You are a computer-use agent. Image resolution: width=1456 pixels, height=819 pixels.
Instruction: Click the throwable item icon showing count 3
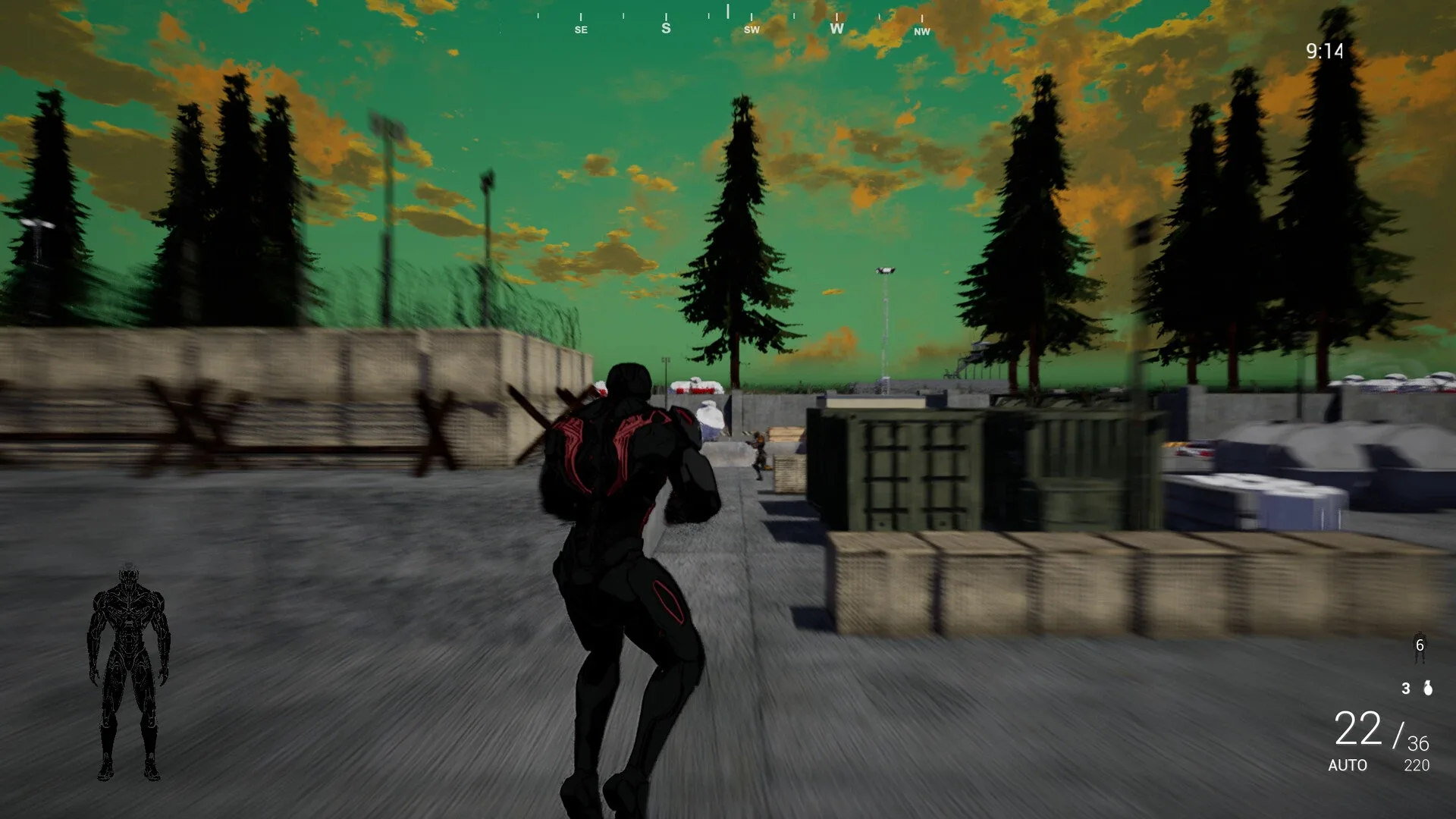[x=1429, y=689]
